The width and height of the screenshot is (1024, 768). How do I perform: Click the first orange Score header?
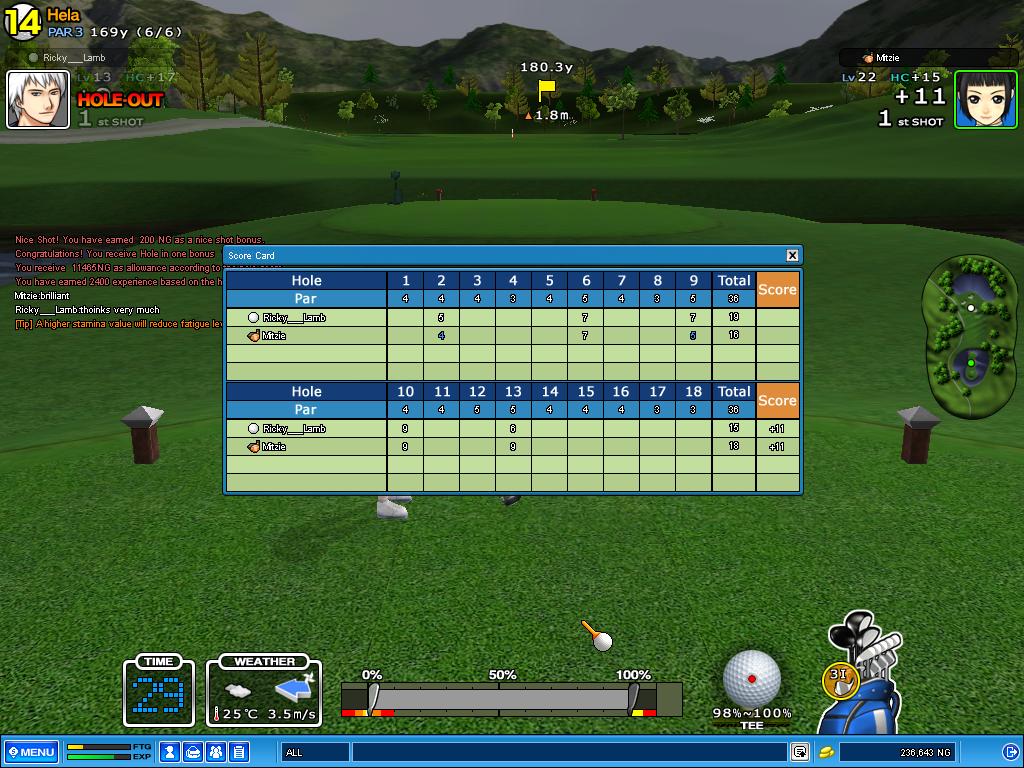tap(777, 289)
